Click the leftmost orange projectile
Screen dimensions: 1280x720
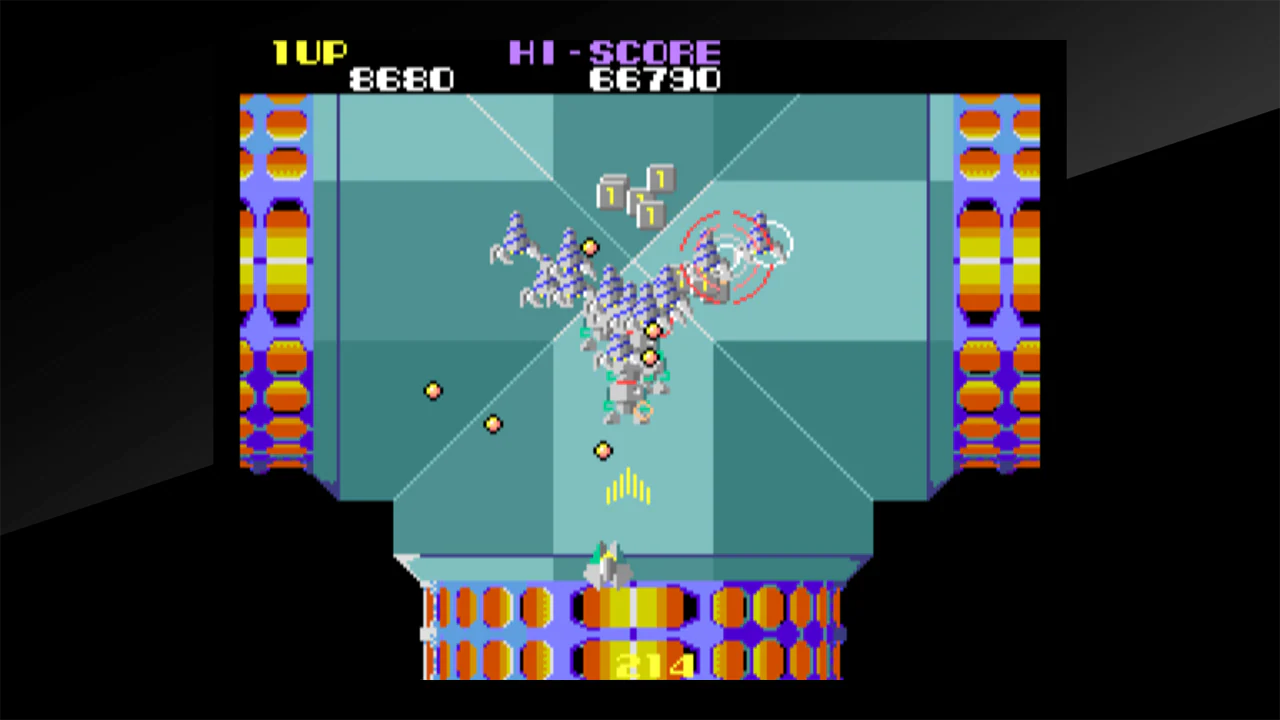[432, 390]
